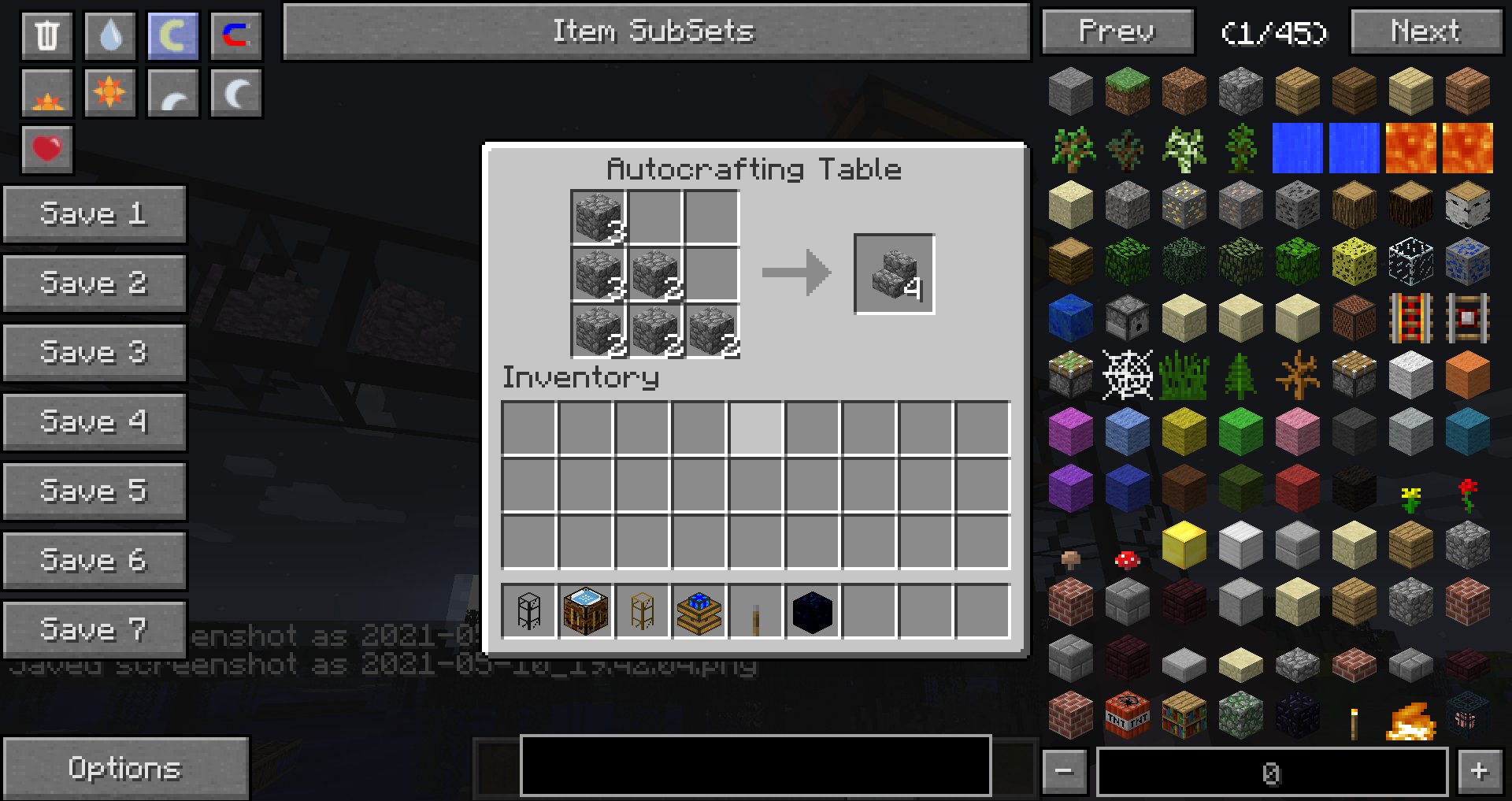Select the Save 1 slot
Viewport: 1512px width, 801px height.
click(94, 213)
